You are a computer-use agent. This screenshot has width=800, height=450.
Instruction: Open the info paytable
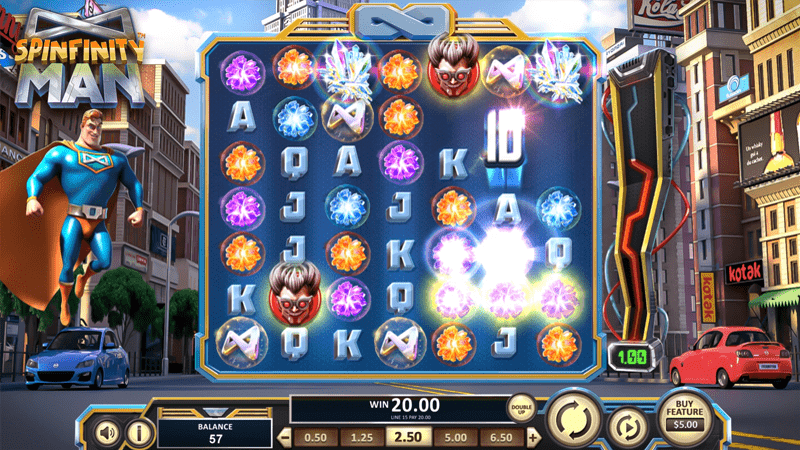click(x=139, y=432)
